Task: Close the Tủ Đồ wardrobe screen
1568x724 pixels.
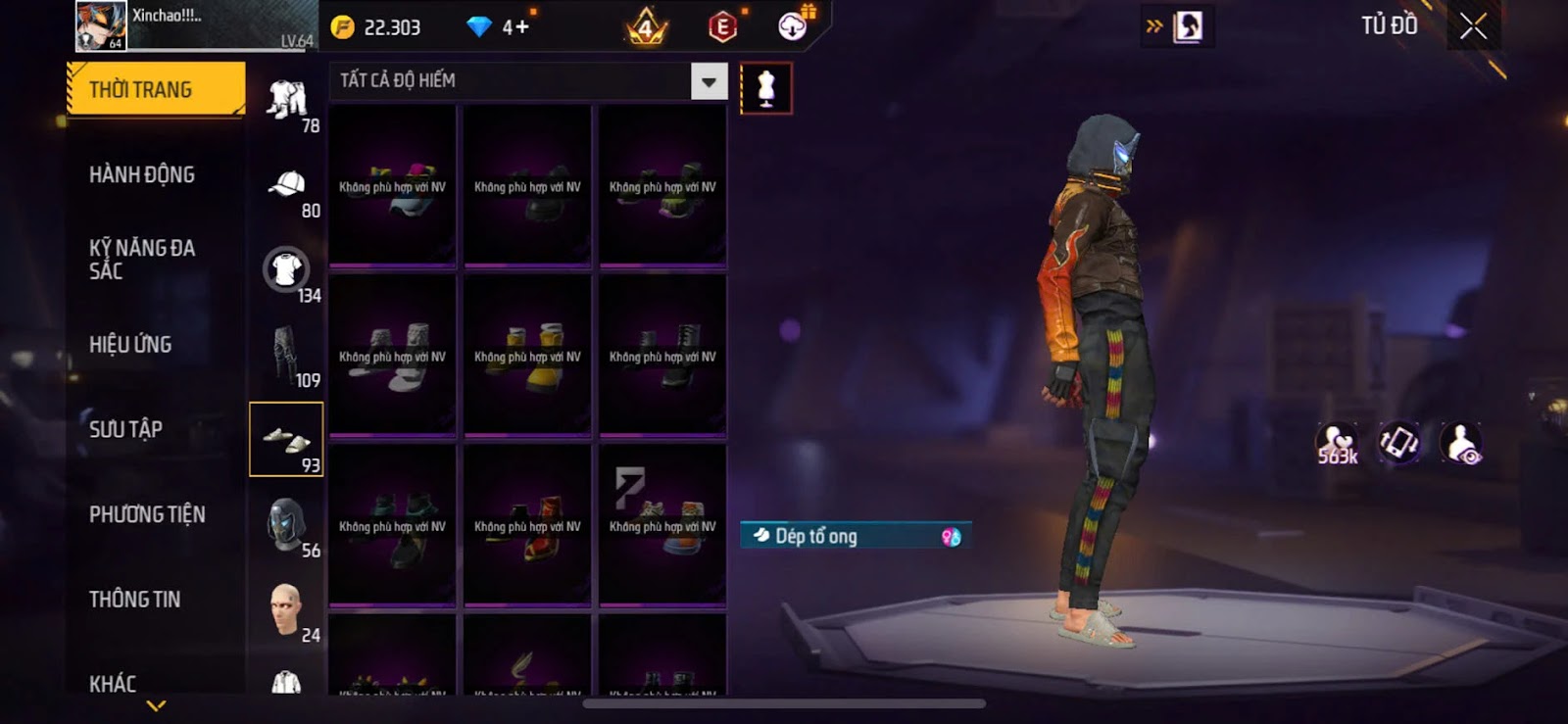Action: 1473,26
